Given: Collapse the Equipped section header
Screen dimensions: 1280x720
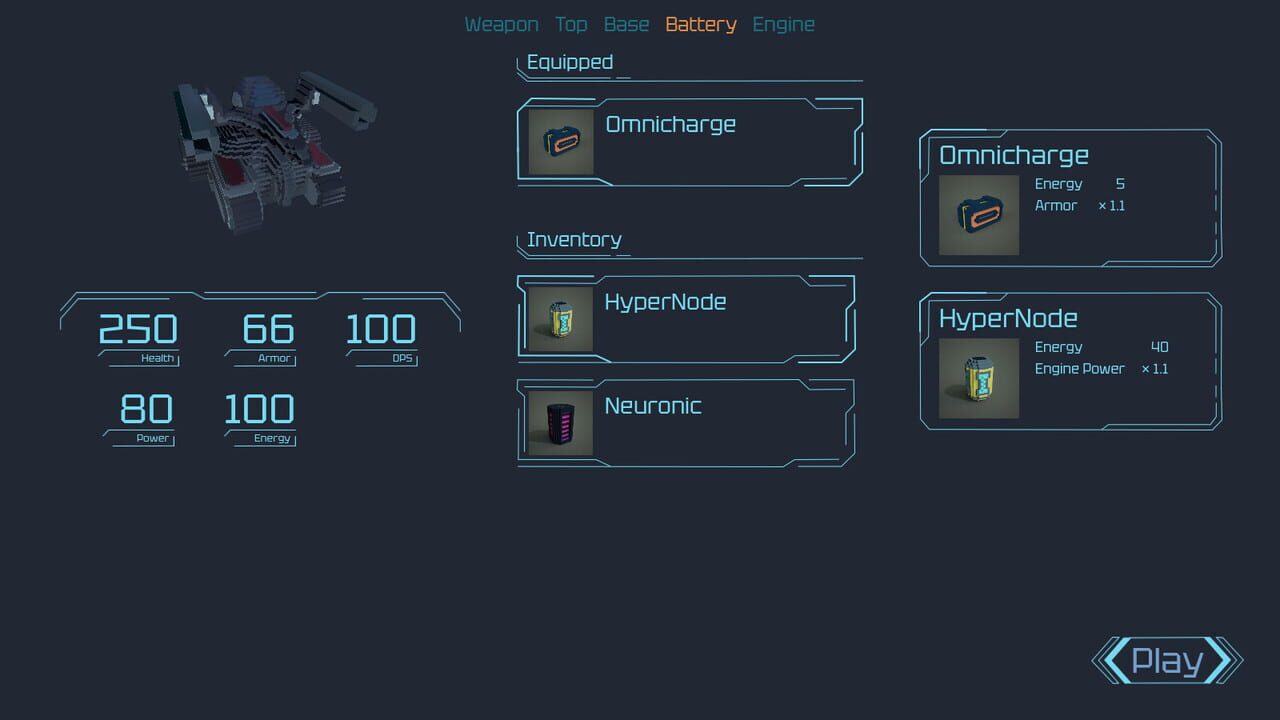Looking at the screenshot, I should pos(568,61).
